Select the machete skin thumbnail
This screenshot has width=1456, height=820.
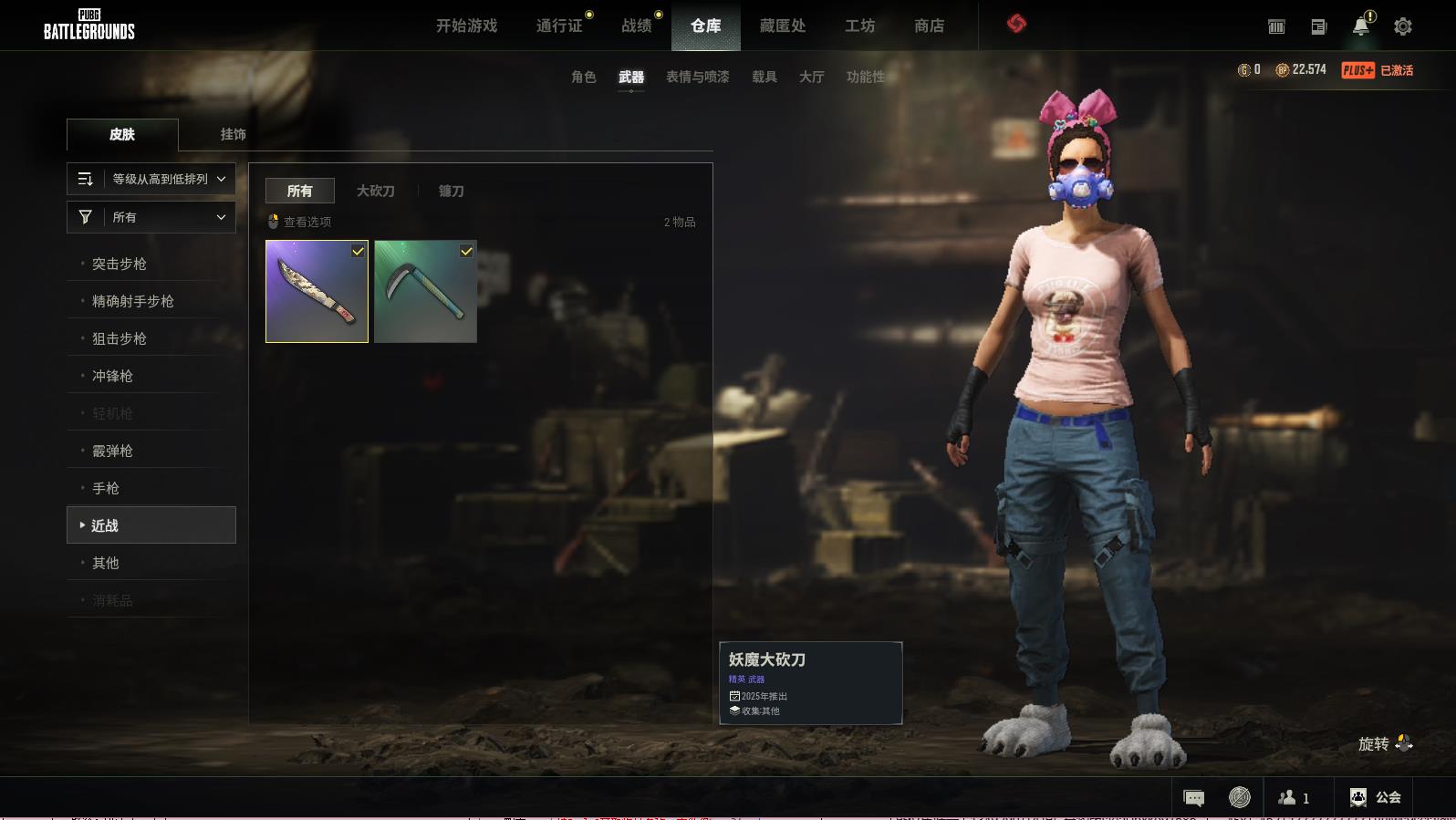coord(316,292)
